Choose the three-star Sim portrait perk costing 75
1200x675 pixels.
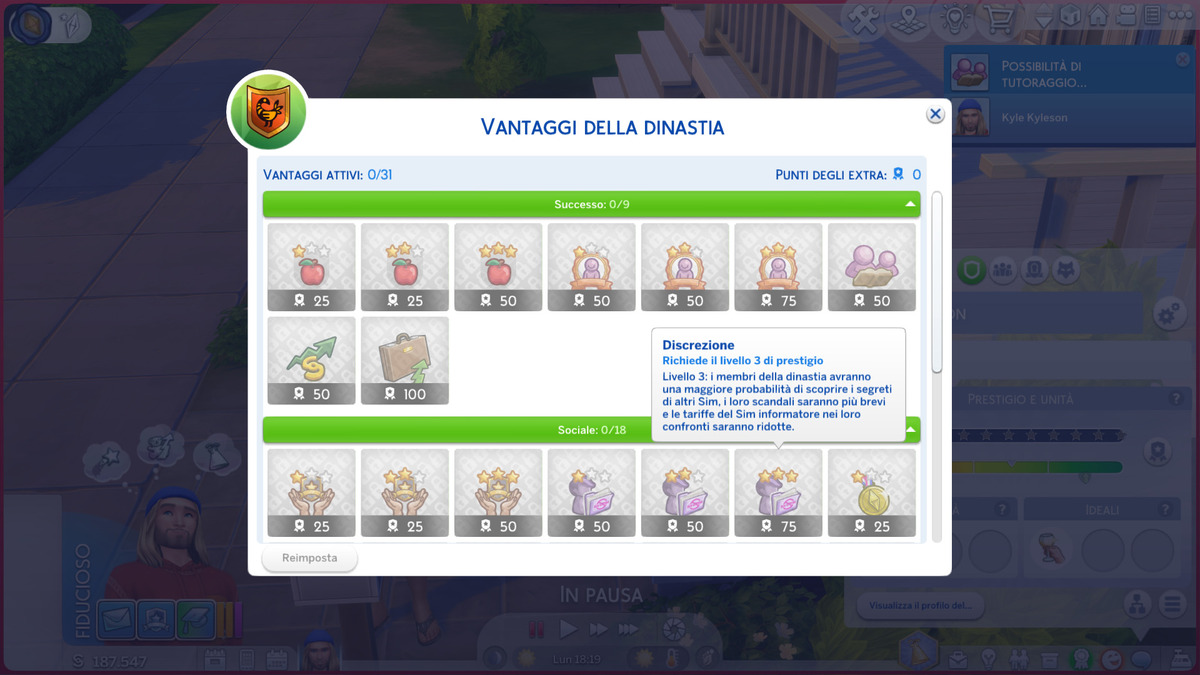pyautogui.click(x=778, y=266)
